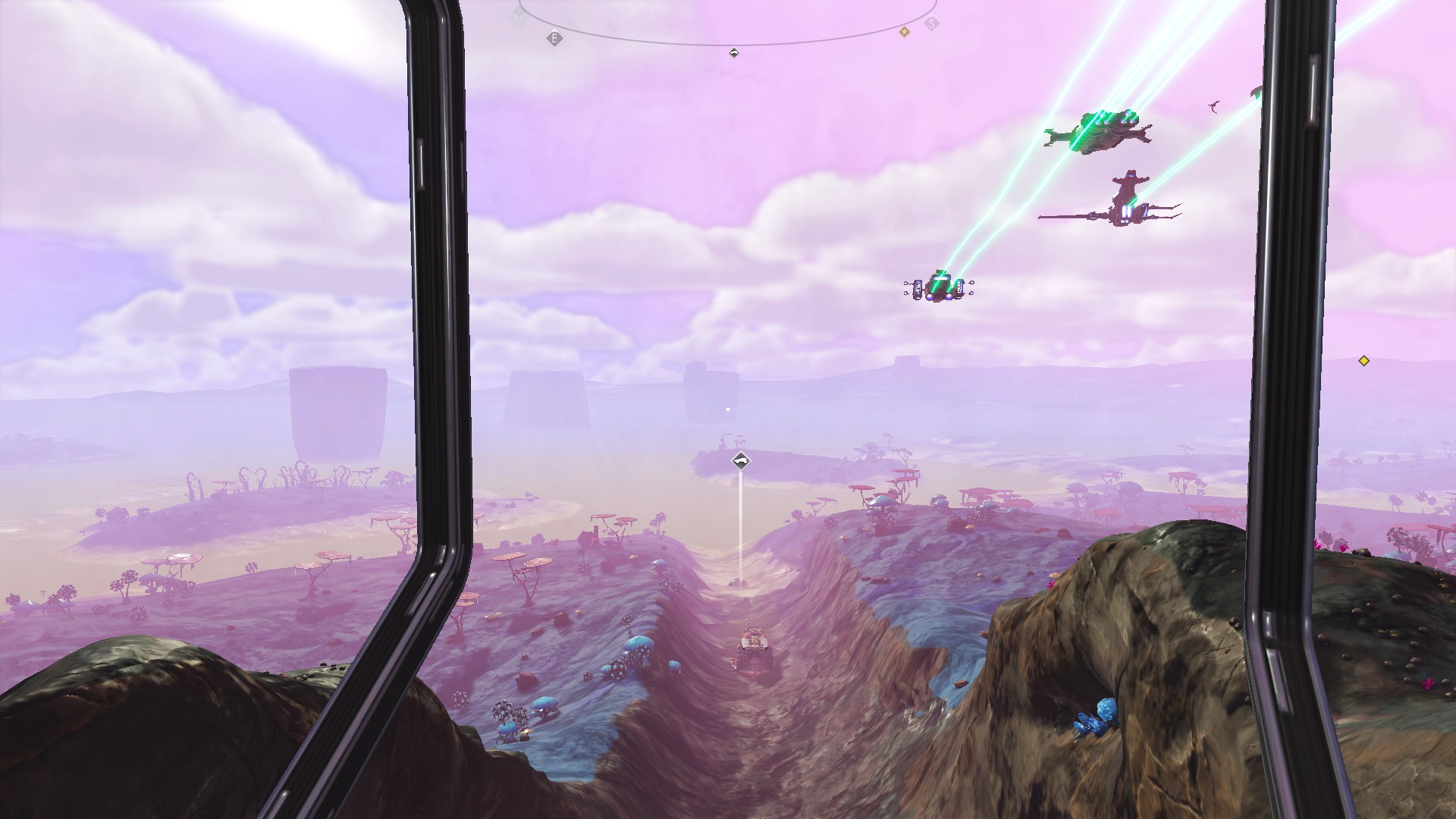Select the yellow diamond waypoint beside the right cockpit strut

click(1363, 361)
